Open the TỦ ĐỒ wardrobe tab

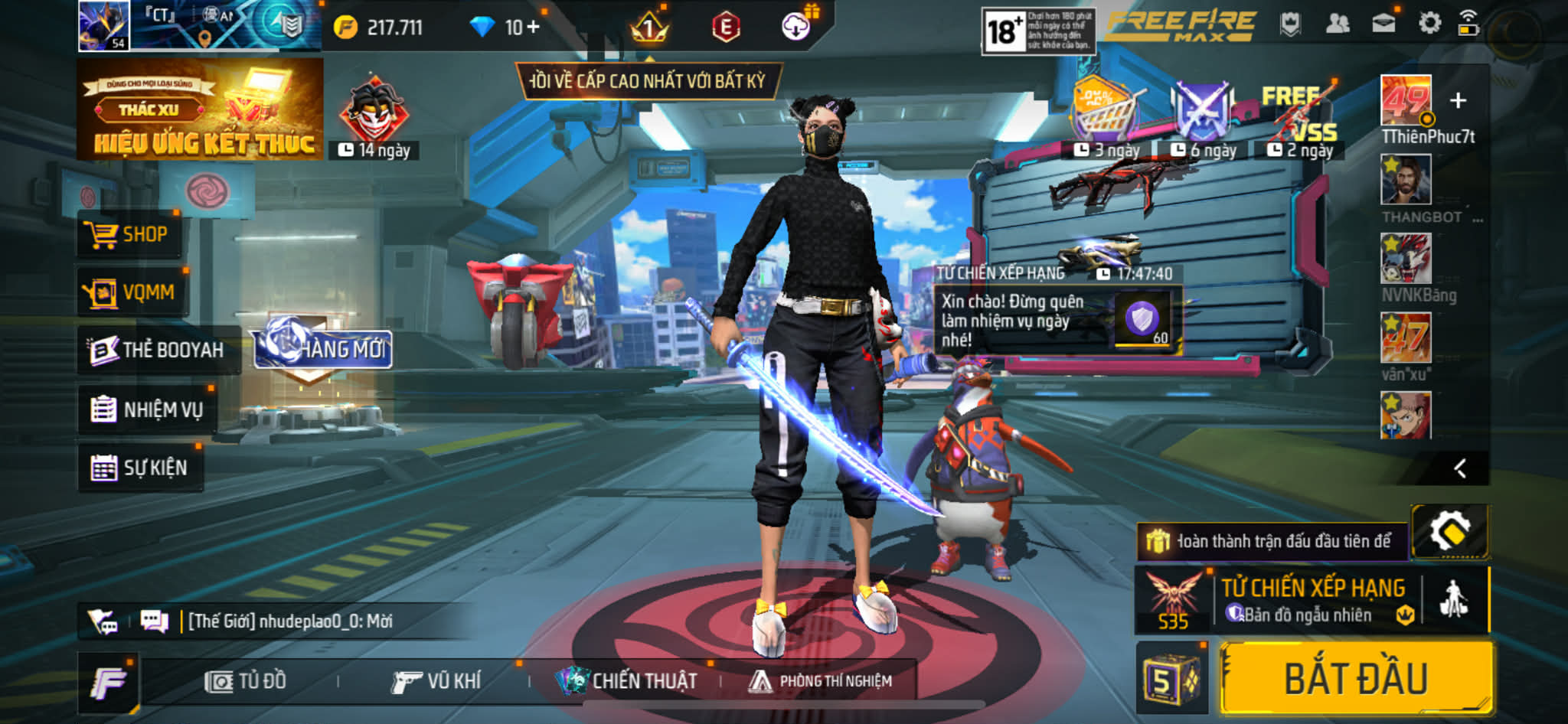(246, 681)
